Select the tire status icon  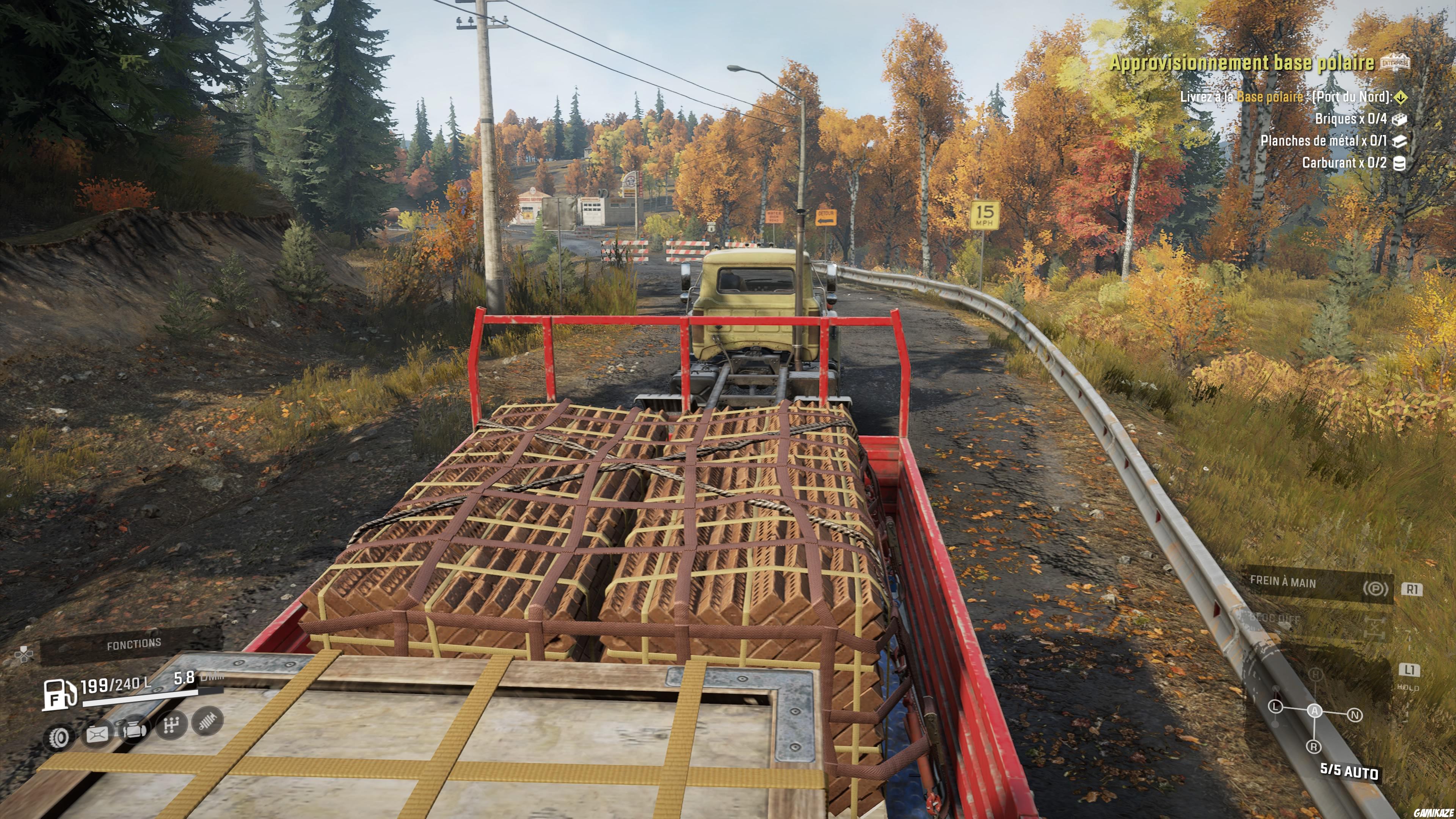59,737
